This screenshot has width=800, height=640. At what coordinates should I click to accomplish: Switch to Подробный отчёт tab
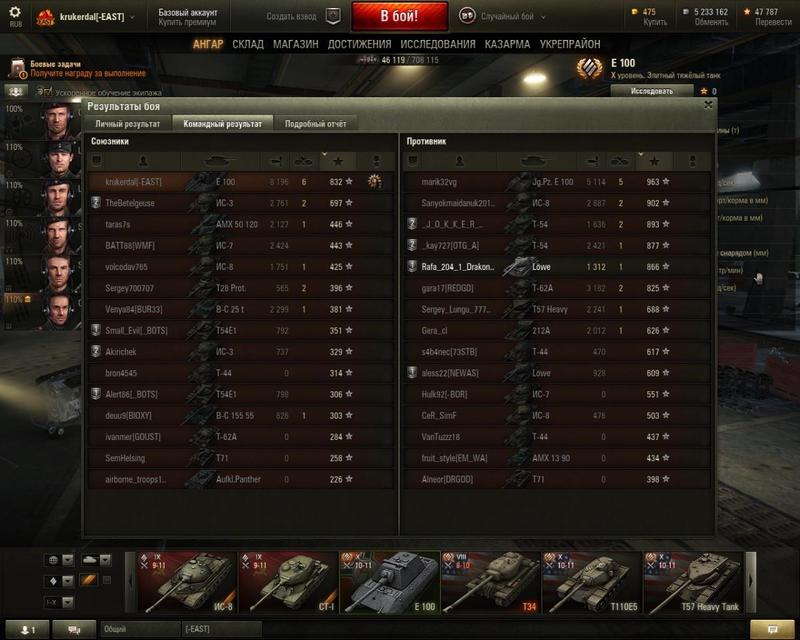pyautogui.click(x=315, y=124)
